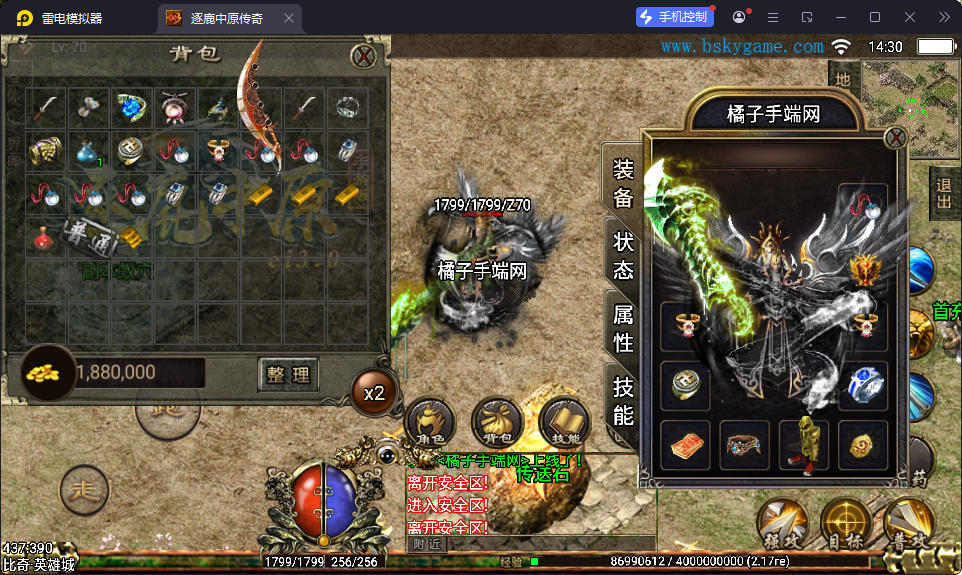Select the equipped golden boots slot

click(x=804, y=444)
